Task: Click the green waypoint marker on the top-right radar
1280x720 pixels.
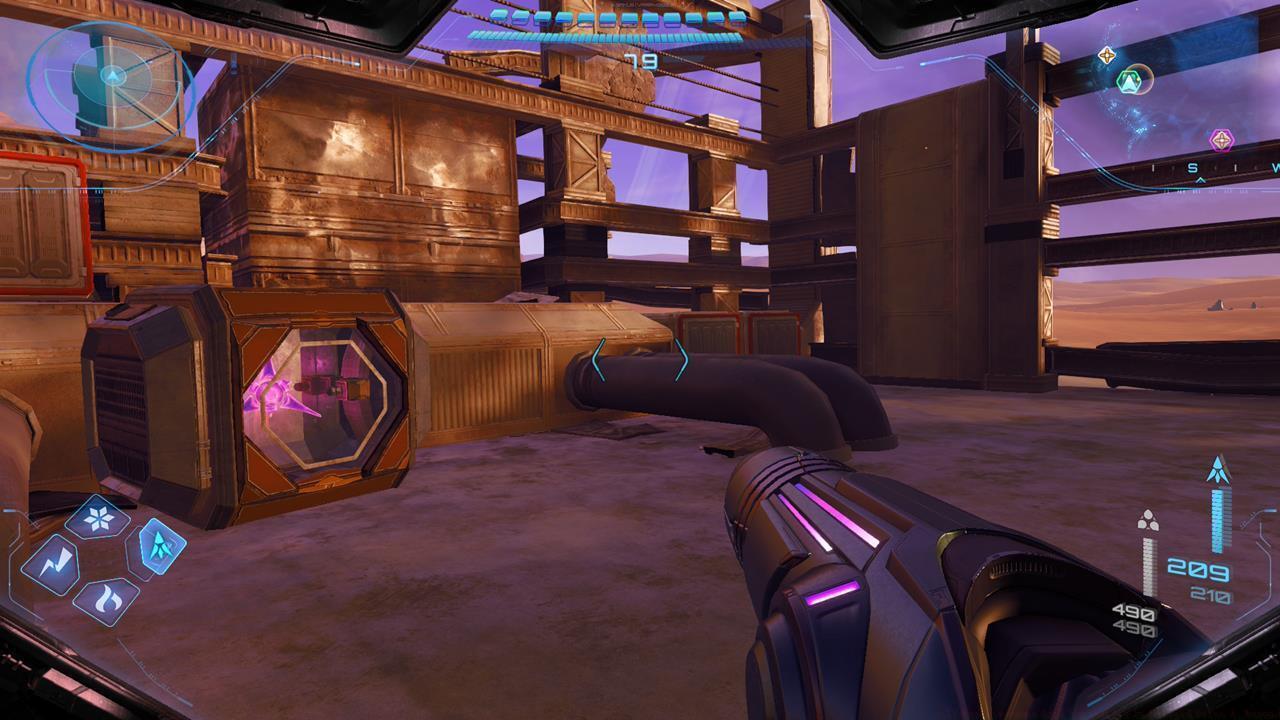Action: pos(1130,82)
